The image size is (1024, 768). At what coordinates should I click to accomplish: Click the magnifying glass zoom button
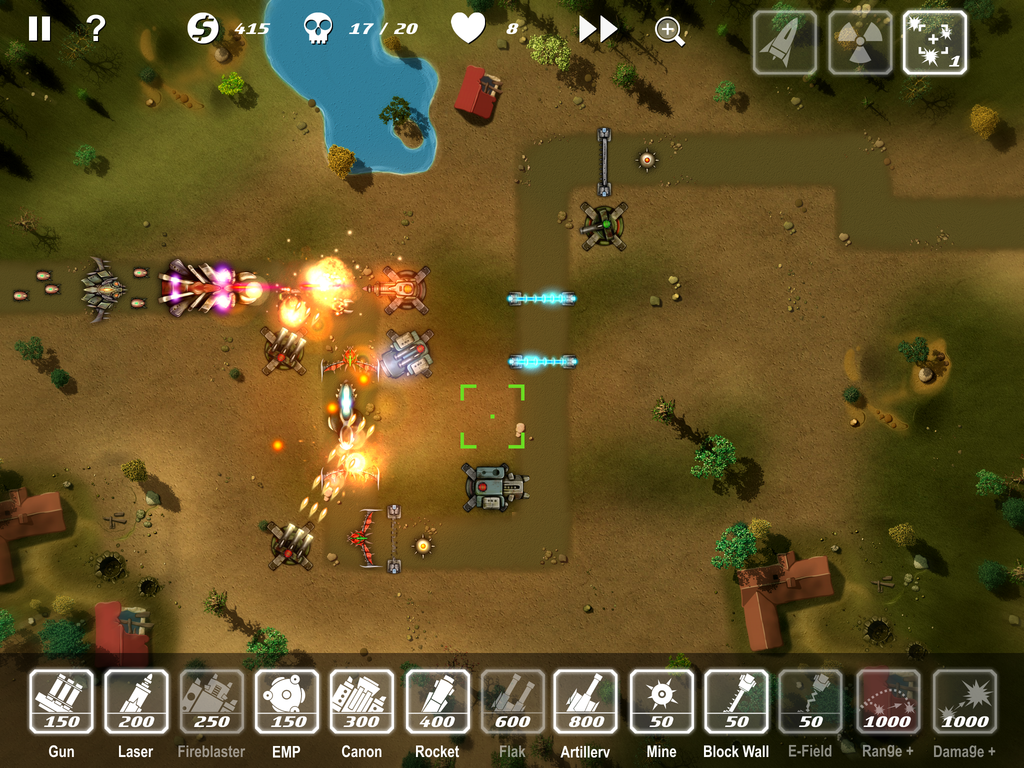pyautogui.click(x=669, y=31)
